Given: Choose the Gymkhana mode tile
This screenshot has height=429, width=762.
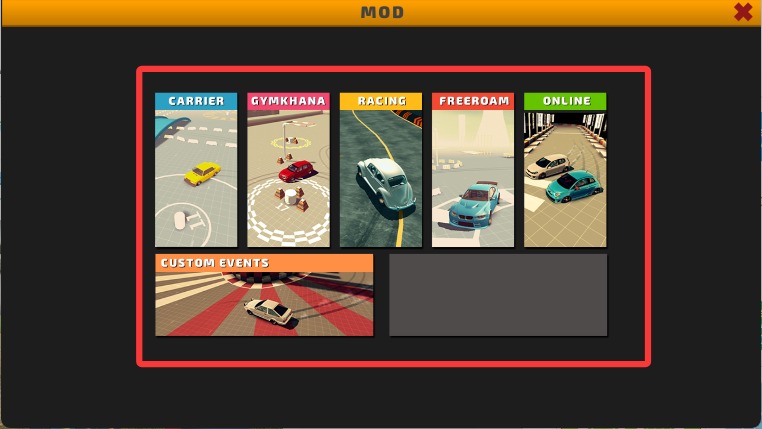Looking at the screenshot, I should point(288,170).
